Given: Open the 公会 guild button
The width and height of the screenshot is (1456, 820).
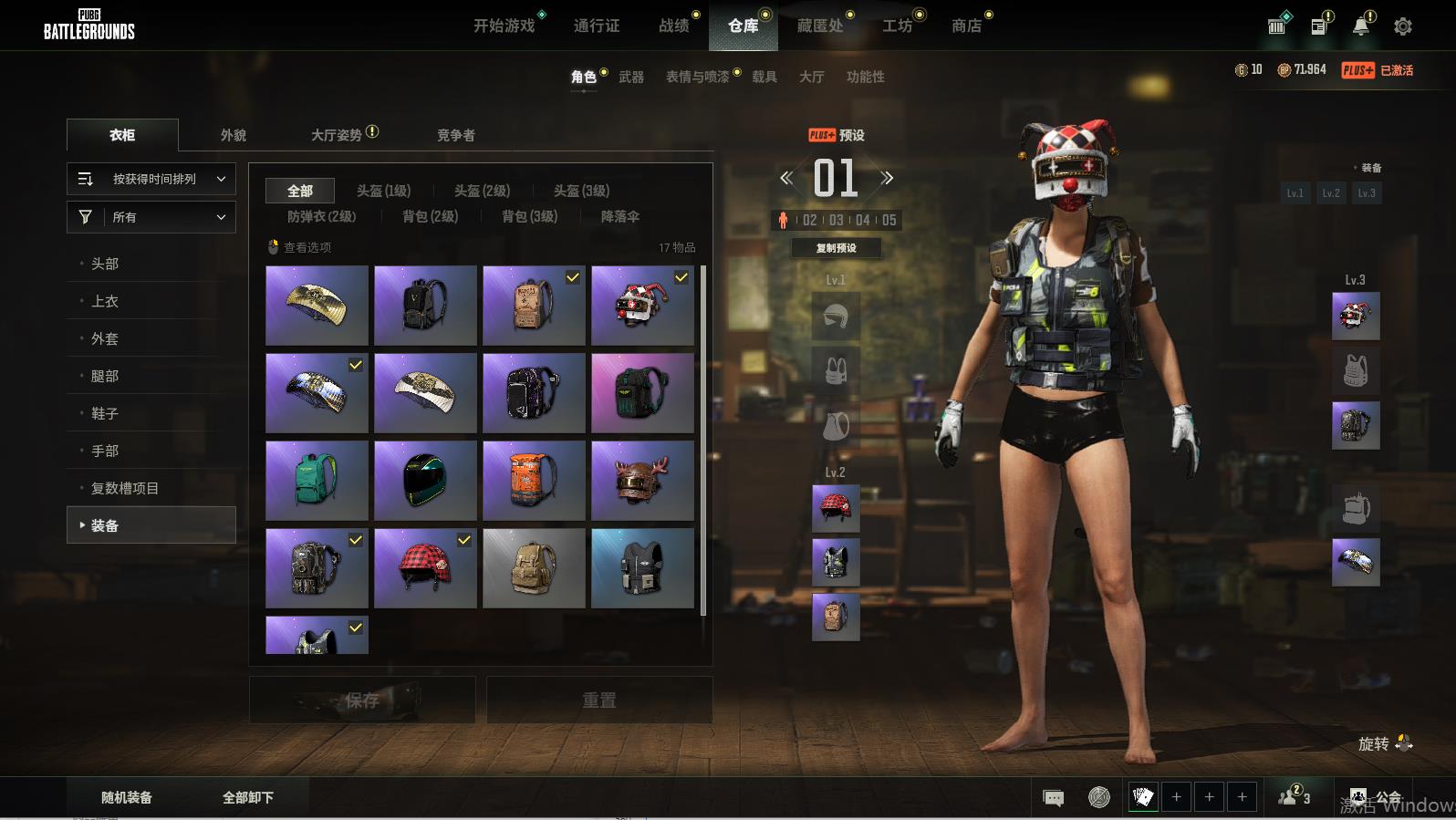Looking at the screenshot, I should [1377, 797].
